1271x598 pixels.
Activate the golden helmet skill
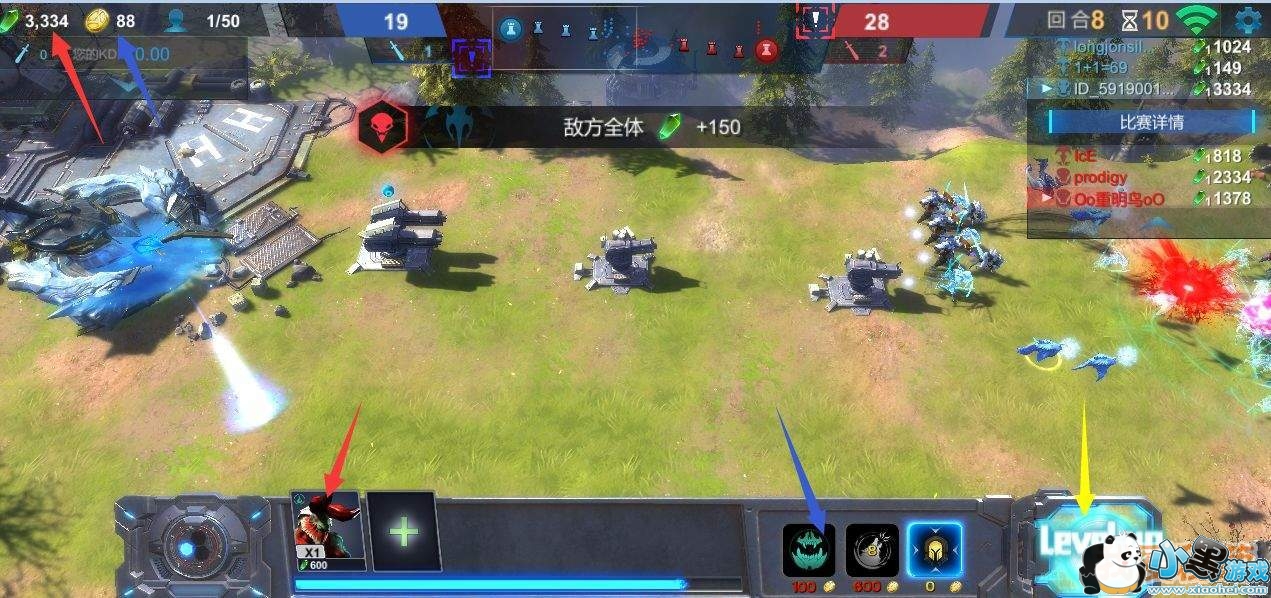click(934, 551)
